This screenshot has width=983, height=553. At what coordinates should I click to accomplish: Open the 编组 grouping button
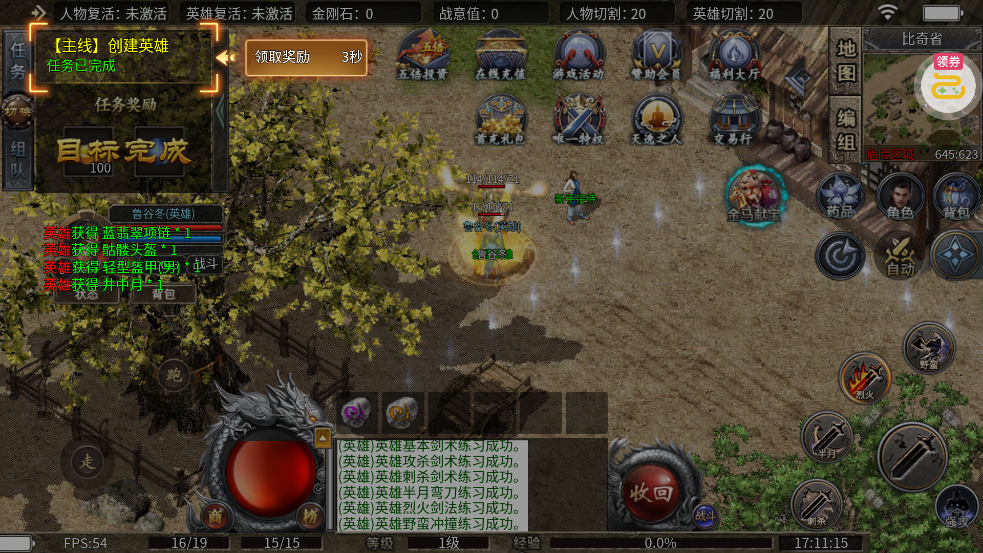tap(846, 129)
